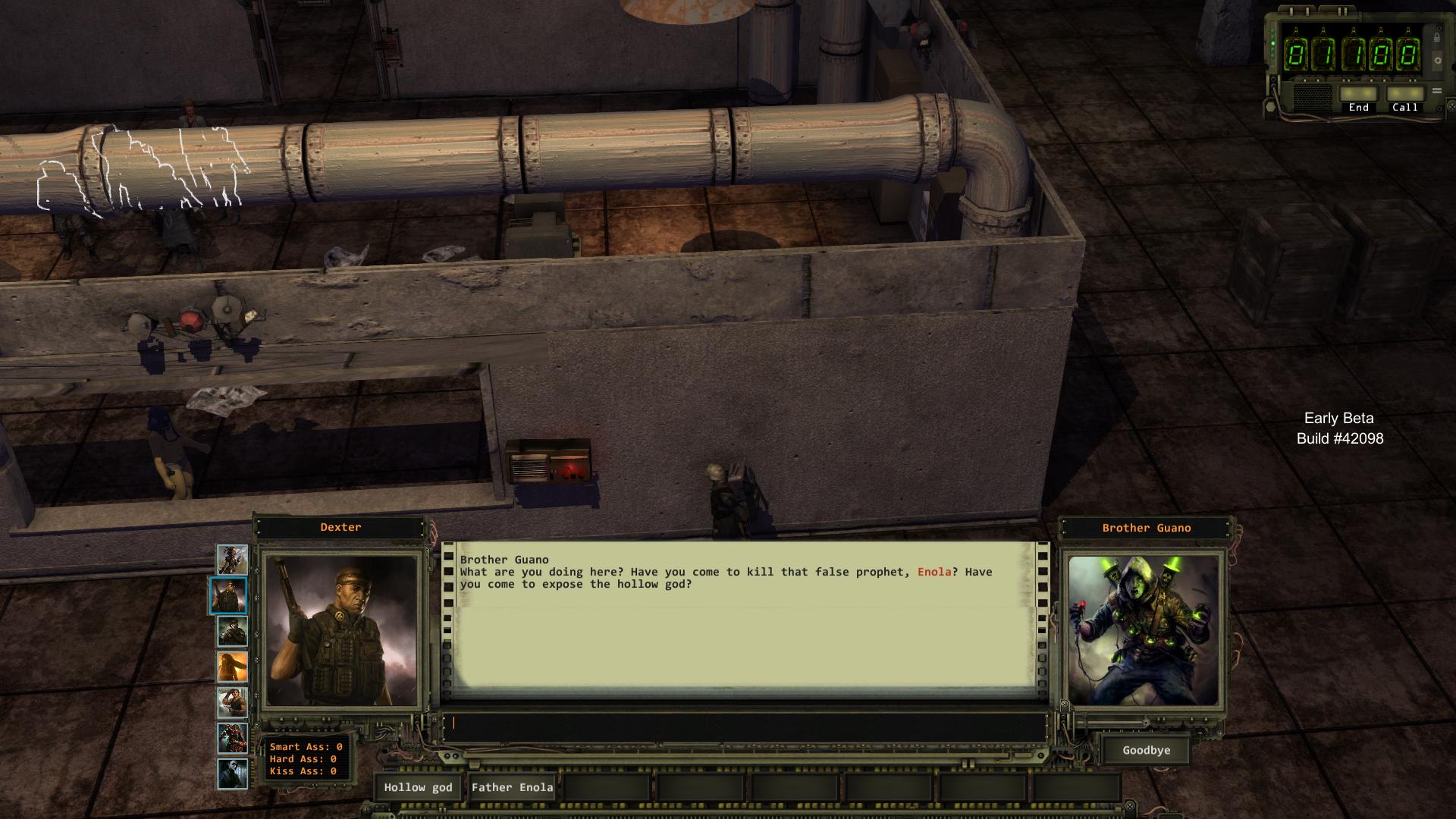Click the red Enola keyword link
Viewport: 1456px width, 819px height.
(934, 572)
